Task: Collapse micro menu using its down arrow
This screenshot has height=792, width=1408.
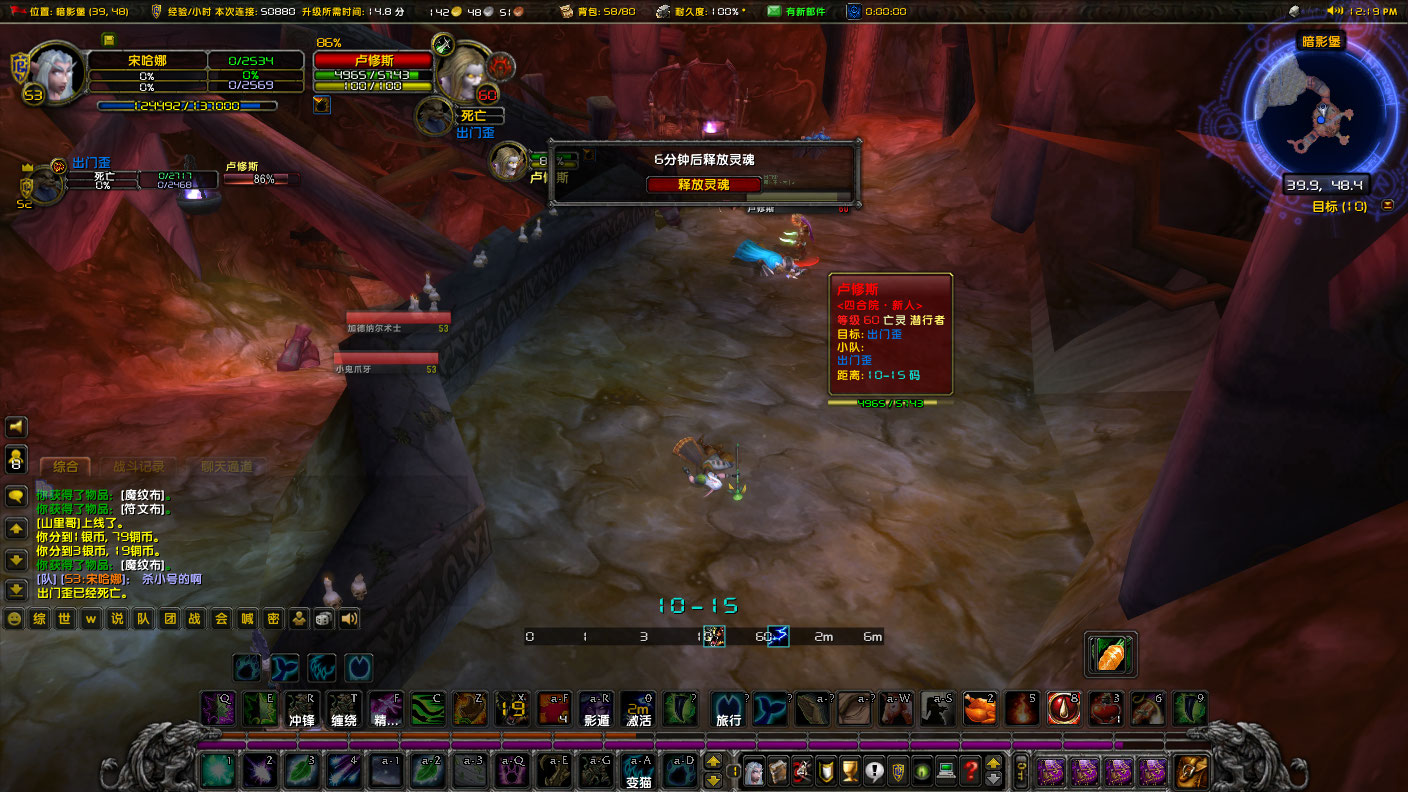Action: (993, 780)
